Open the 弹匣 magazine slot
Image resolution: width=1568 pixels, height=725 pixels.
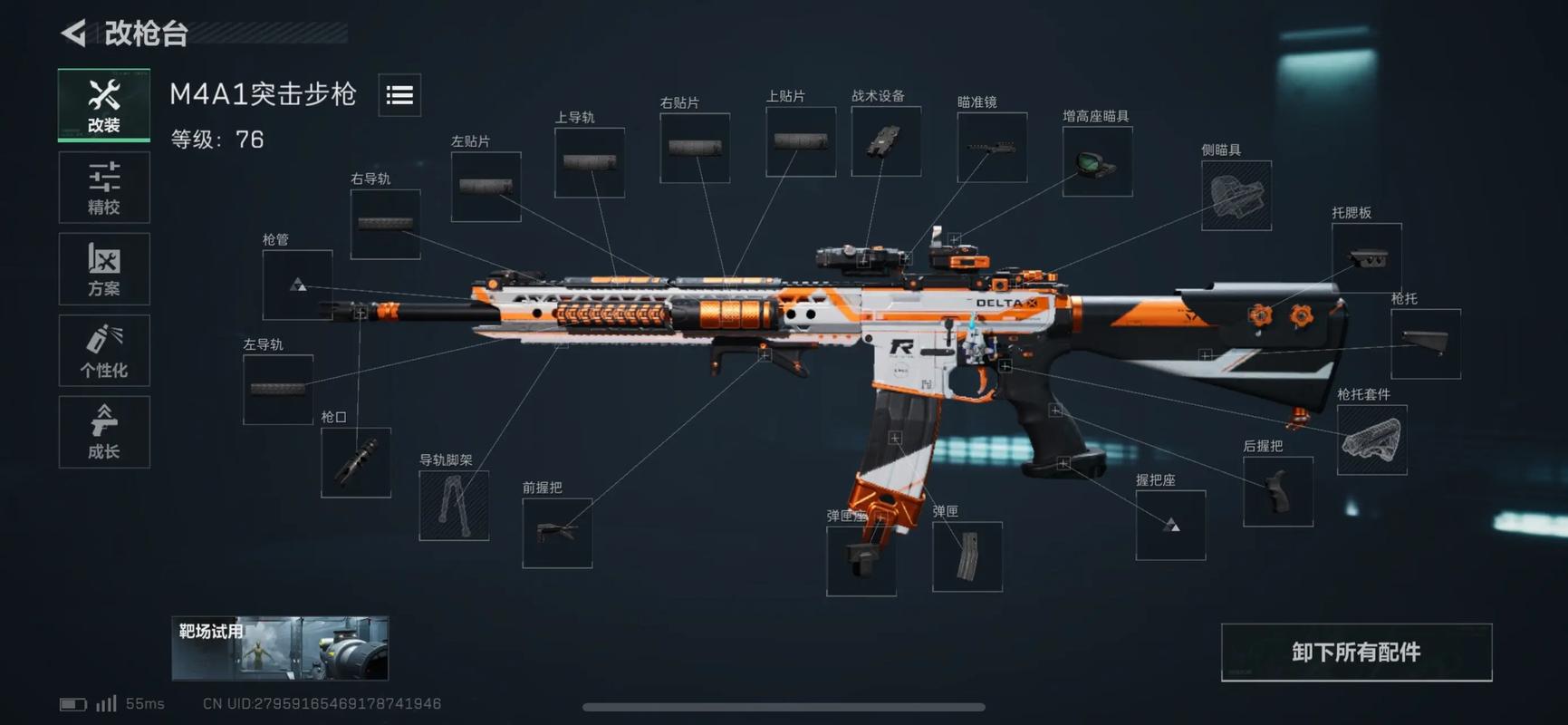click(x=967, y=556)
